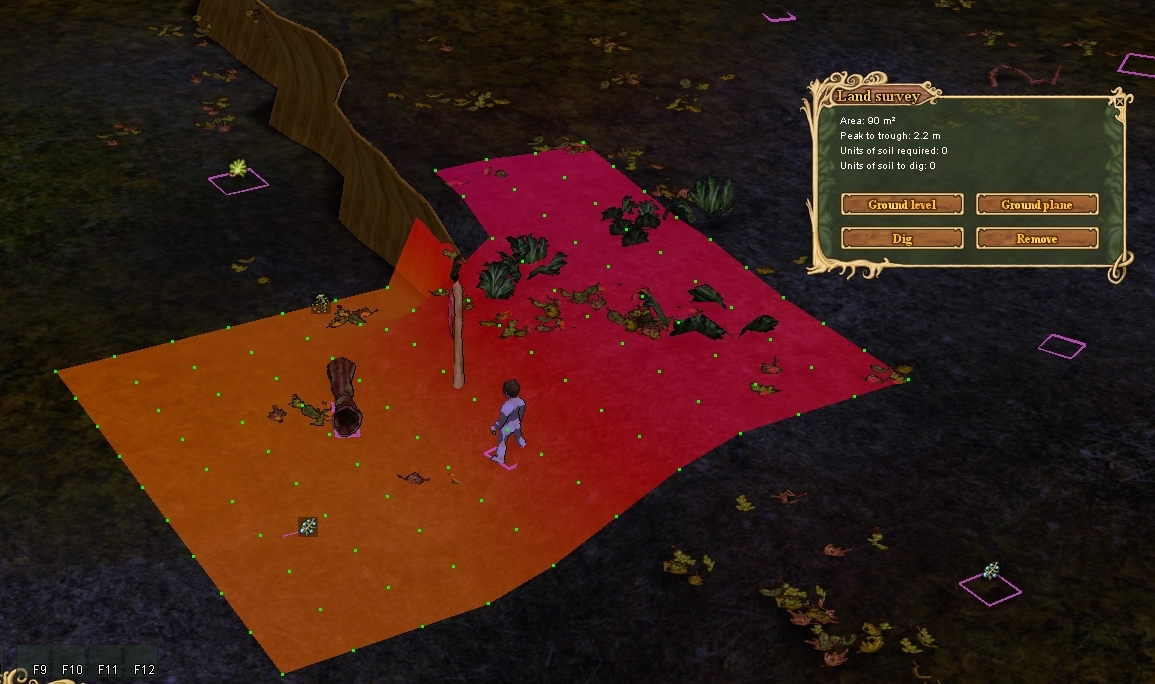Viewport: 1155px width, 684px height.
Task: Select the F9 hotbar slot
Action: (x=40, y=668)
